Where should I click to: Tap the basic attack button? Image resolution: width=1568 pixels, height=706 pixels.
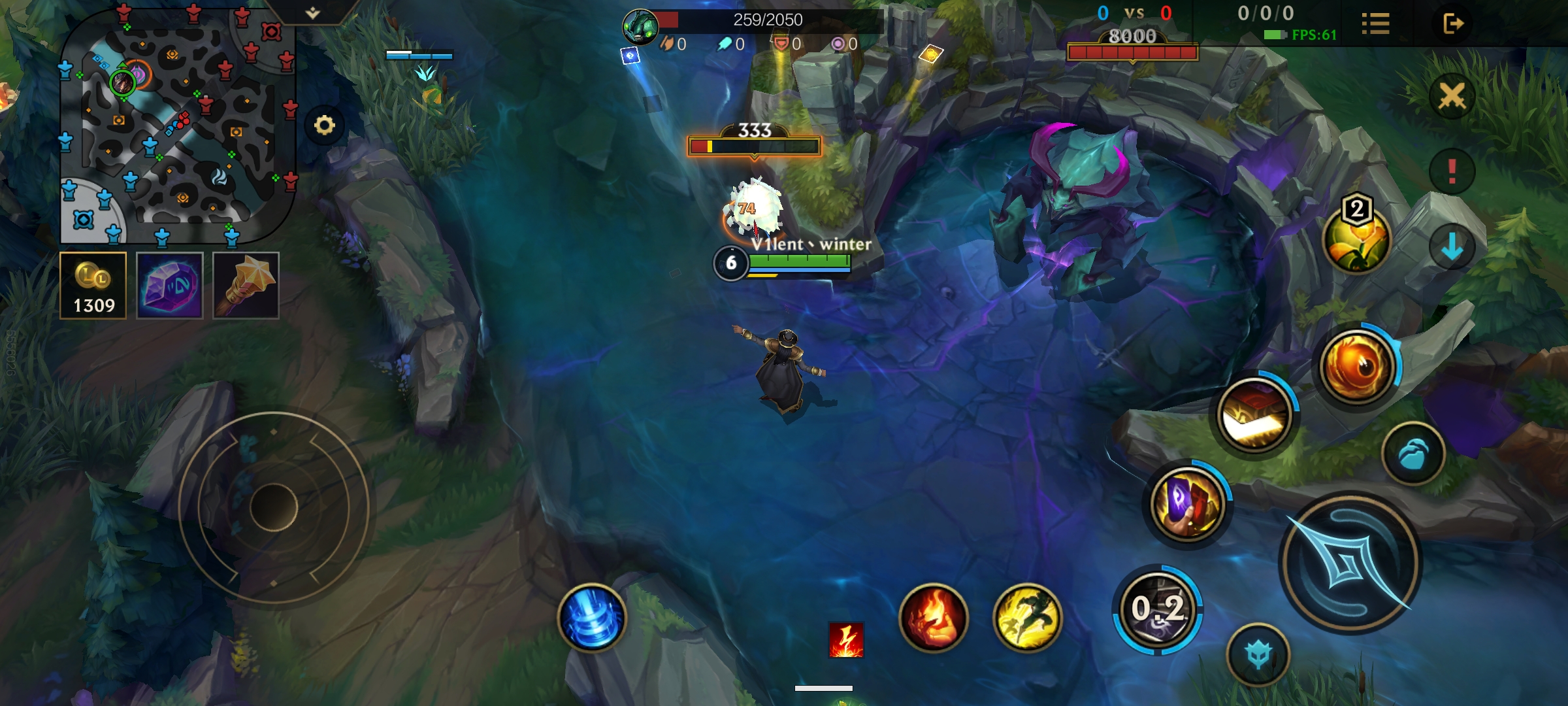tap(1350, 562)
